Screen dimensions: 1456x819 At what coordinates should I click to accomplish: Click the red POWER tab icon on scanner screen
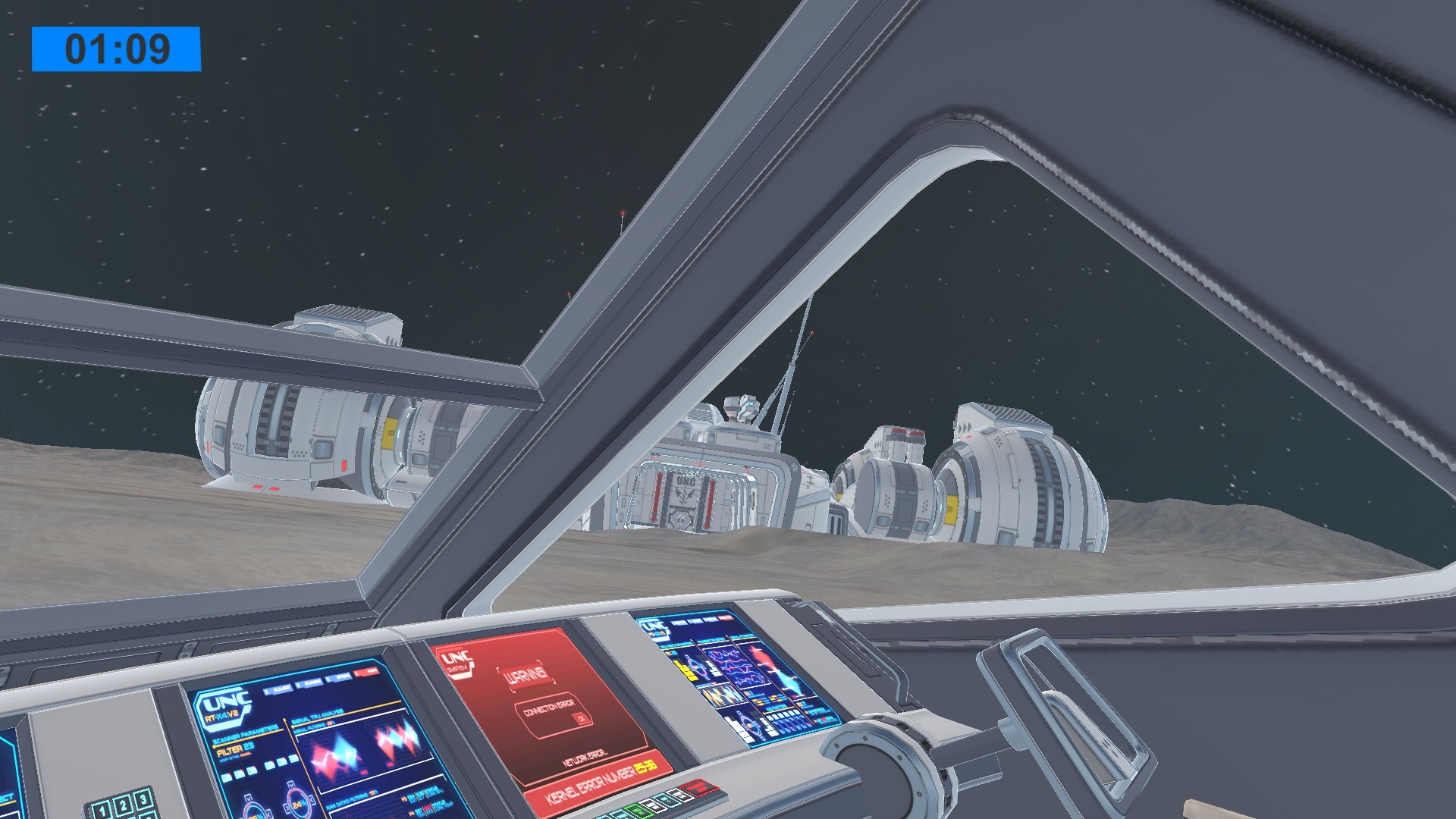tap(366, 673)
